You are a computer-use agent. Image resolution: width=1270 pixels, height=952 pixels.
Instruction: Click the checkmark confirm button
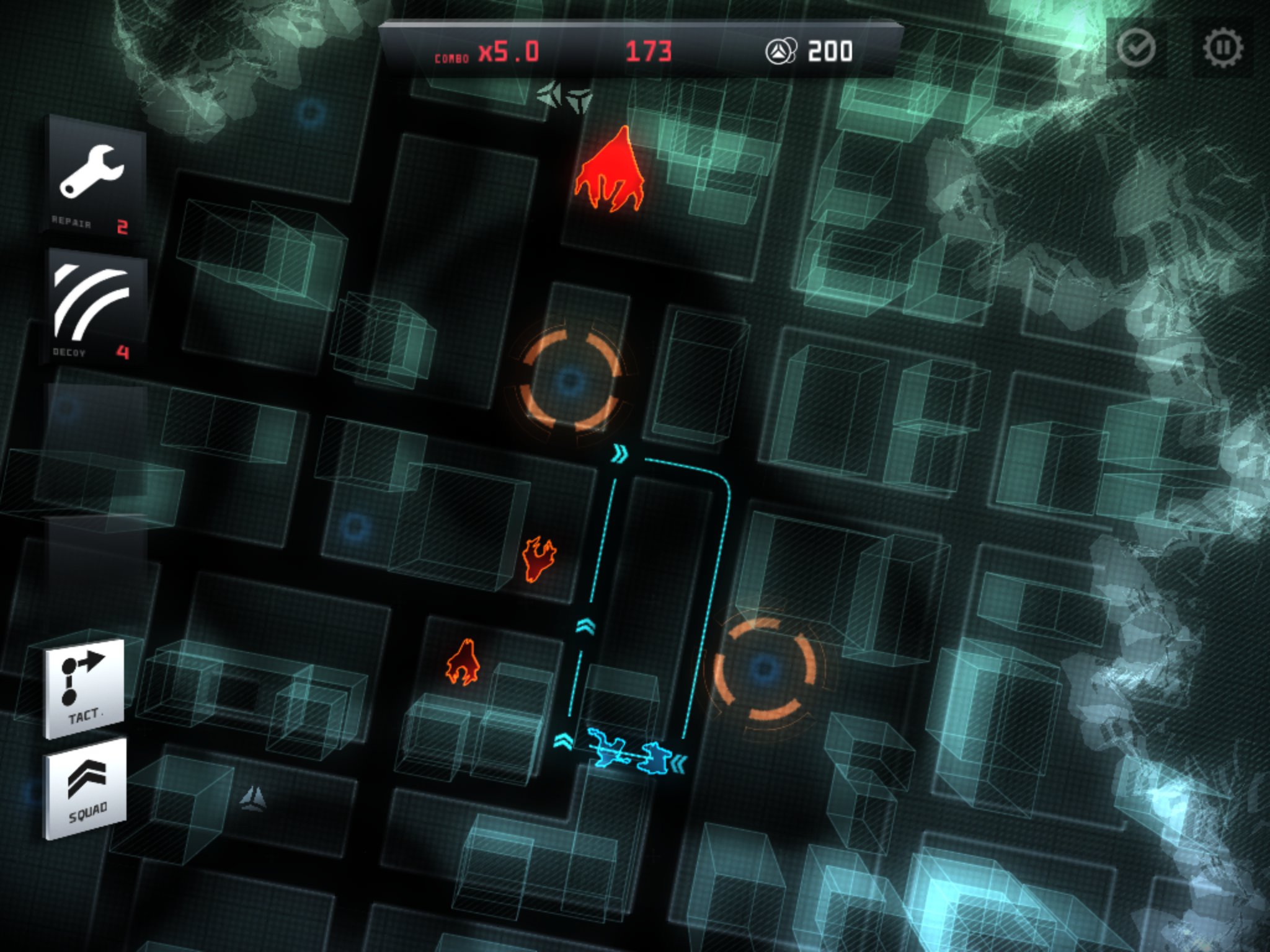point(1136,48)
